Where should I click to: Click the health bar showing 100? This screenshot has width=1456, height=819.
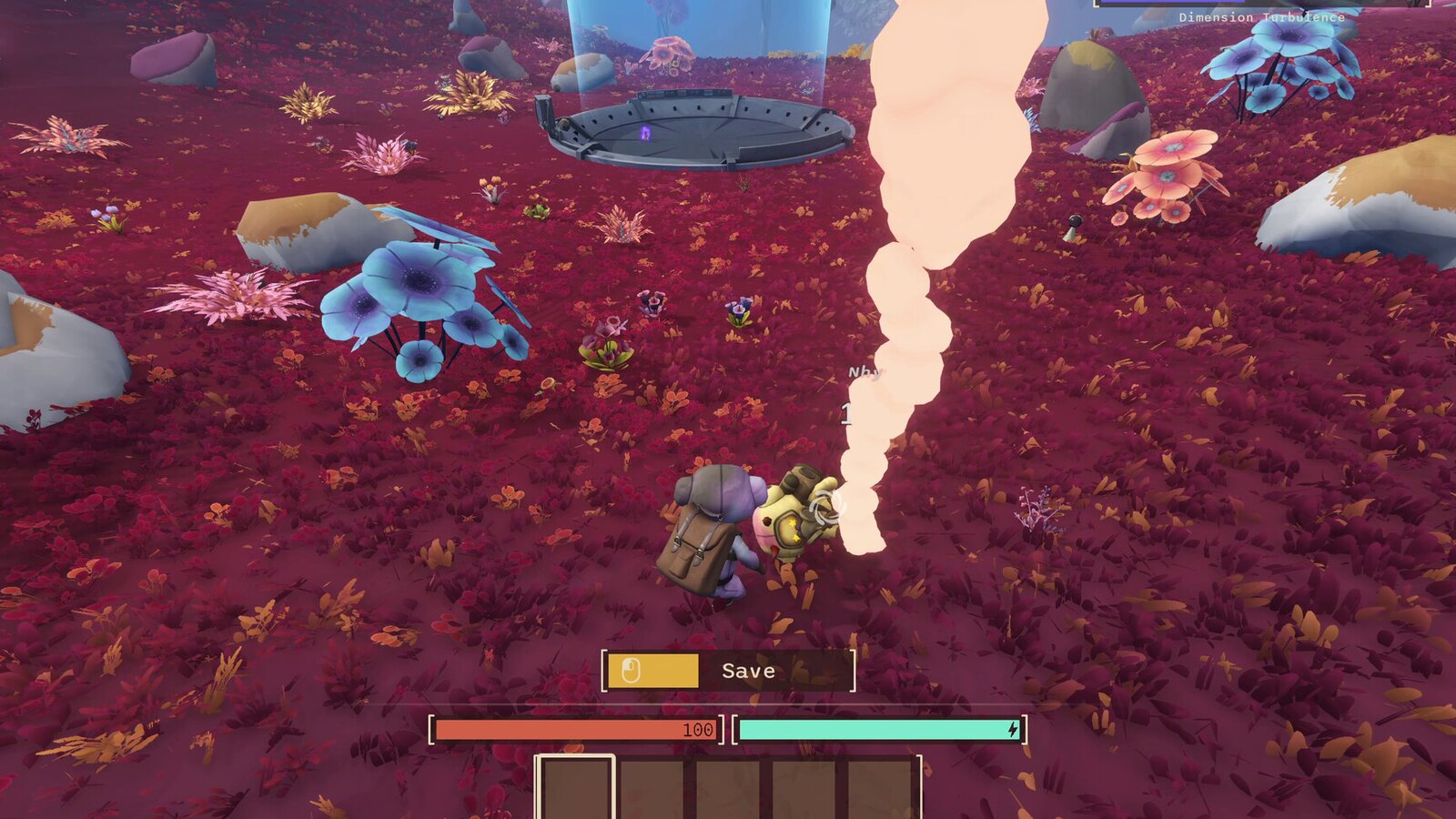tap(573, 728)
